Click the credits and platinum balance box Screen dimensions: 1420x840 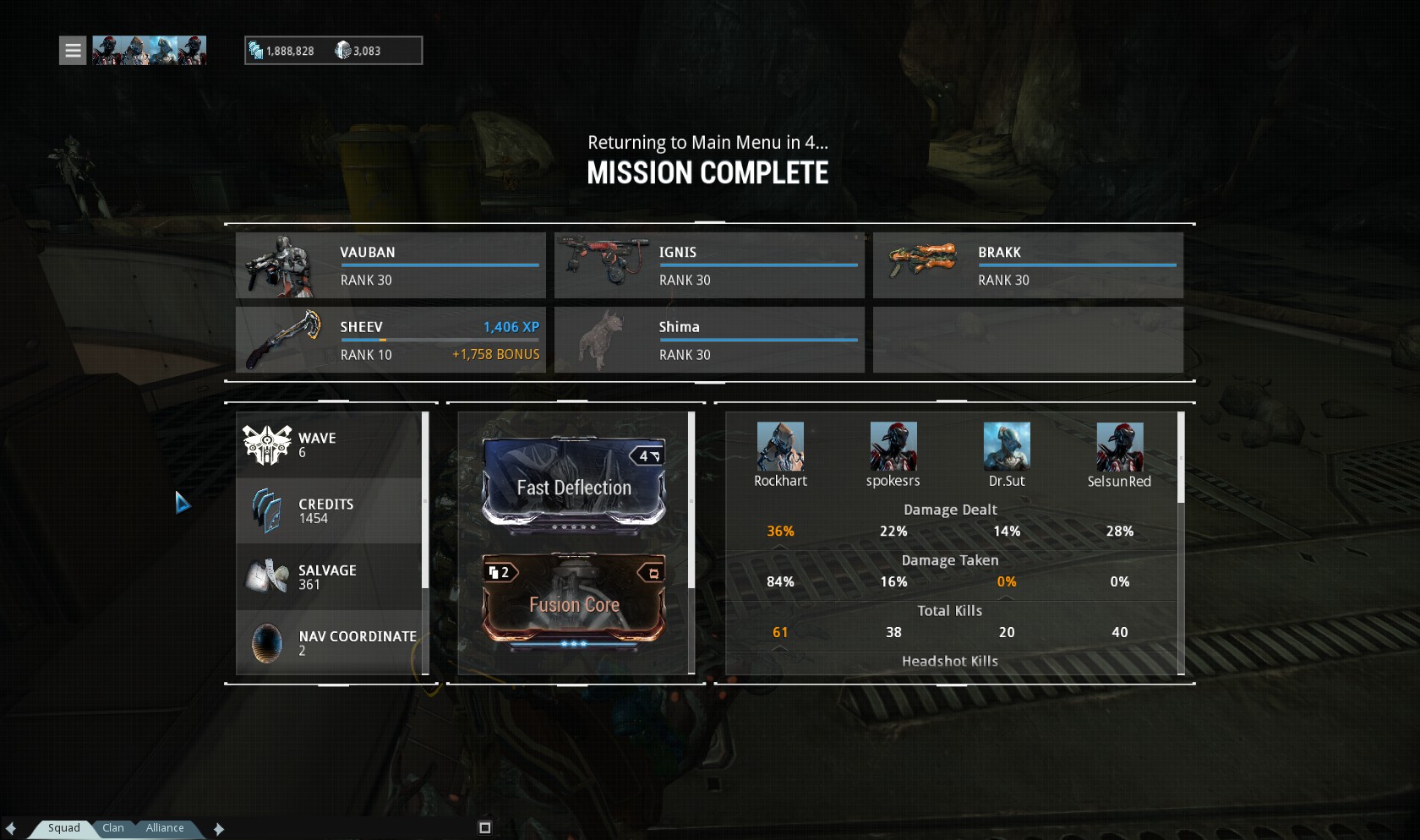click(x=333, y=51)
